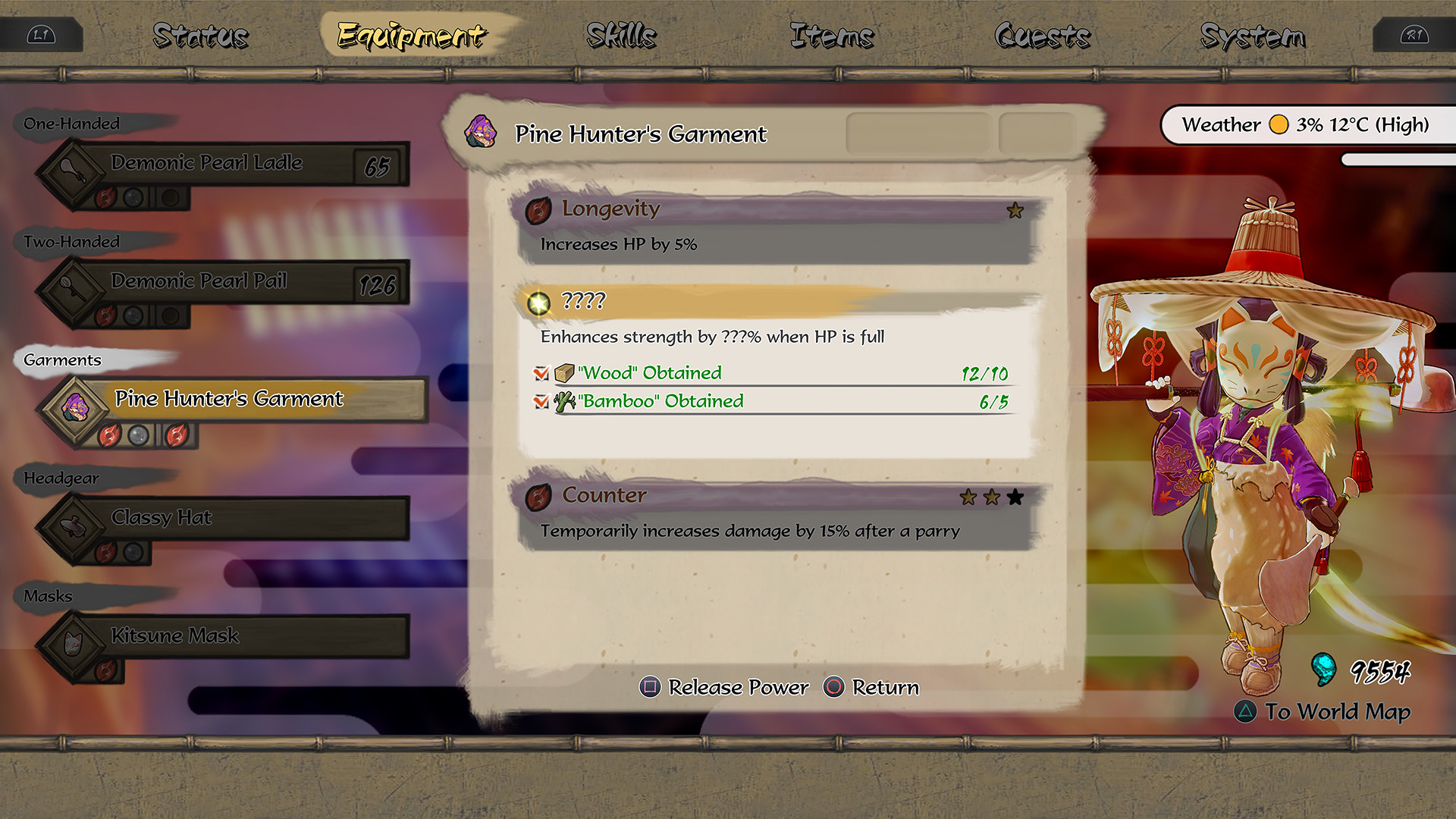Collapse the Masks section header
The height and width of the screenshot is (819, 1456).
click(47, 596)
